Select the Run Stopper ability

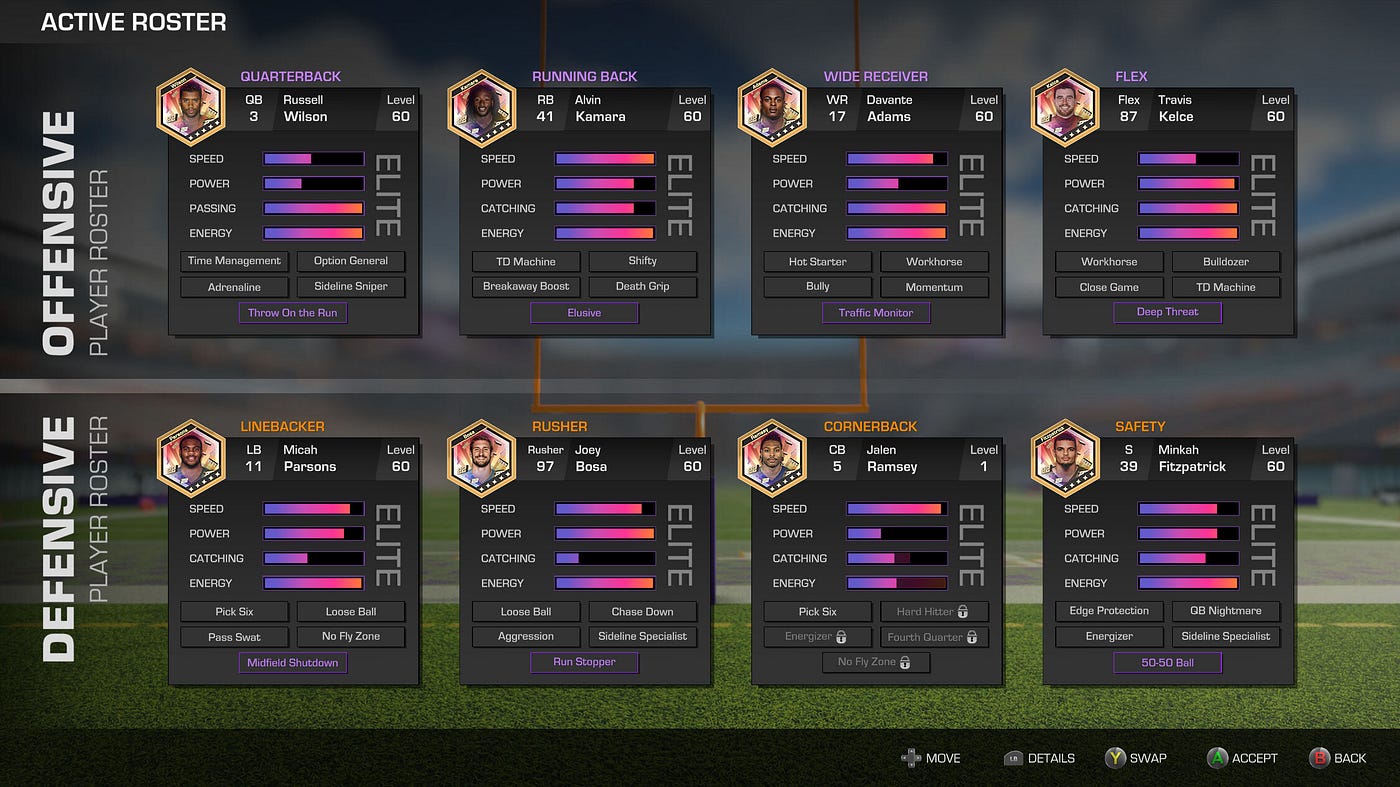pyautogui.click(x=584, y=662)
